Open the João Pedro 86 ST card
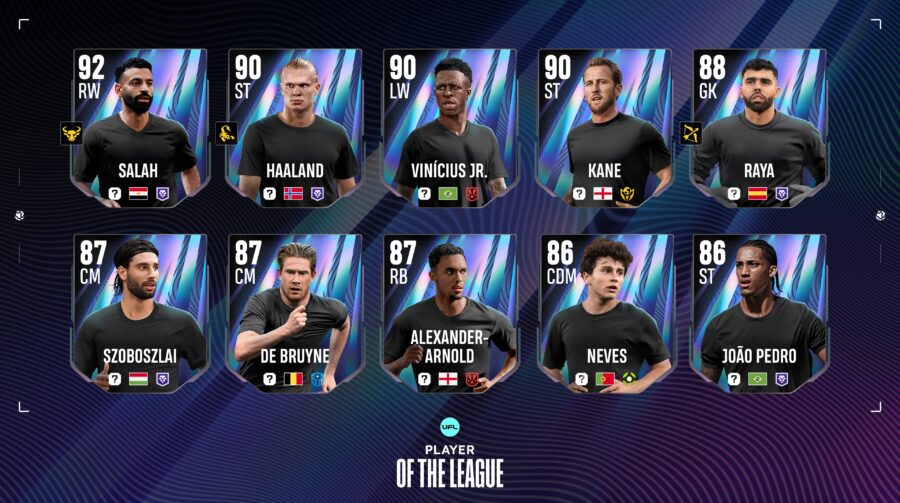Viewport: 900px width, 503px height. pyautogui.click(x=758, y=313)
